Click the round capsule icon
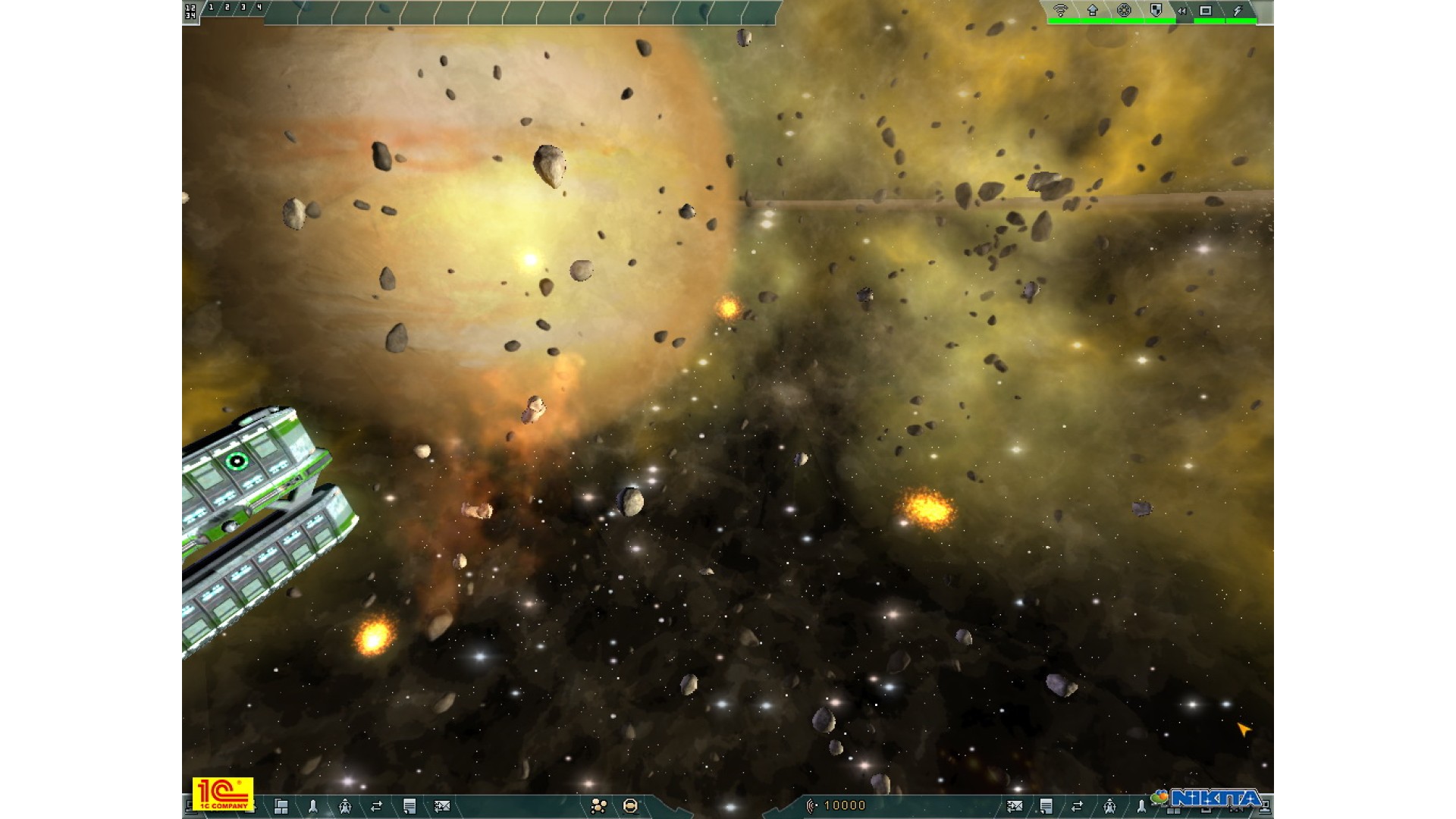The width and height of the screenshot is (1456, 819). tap(630, 806)
